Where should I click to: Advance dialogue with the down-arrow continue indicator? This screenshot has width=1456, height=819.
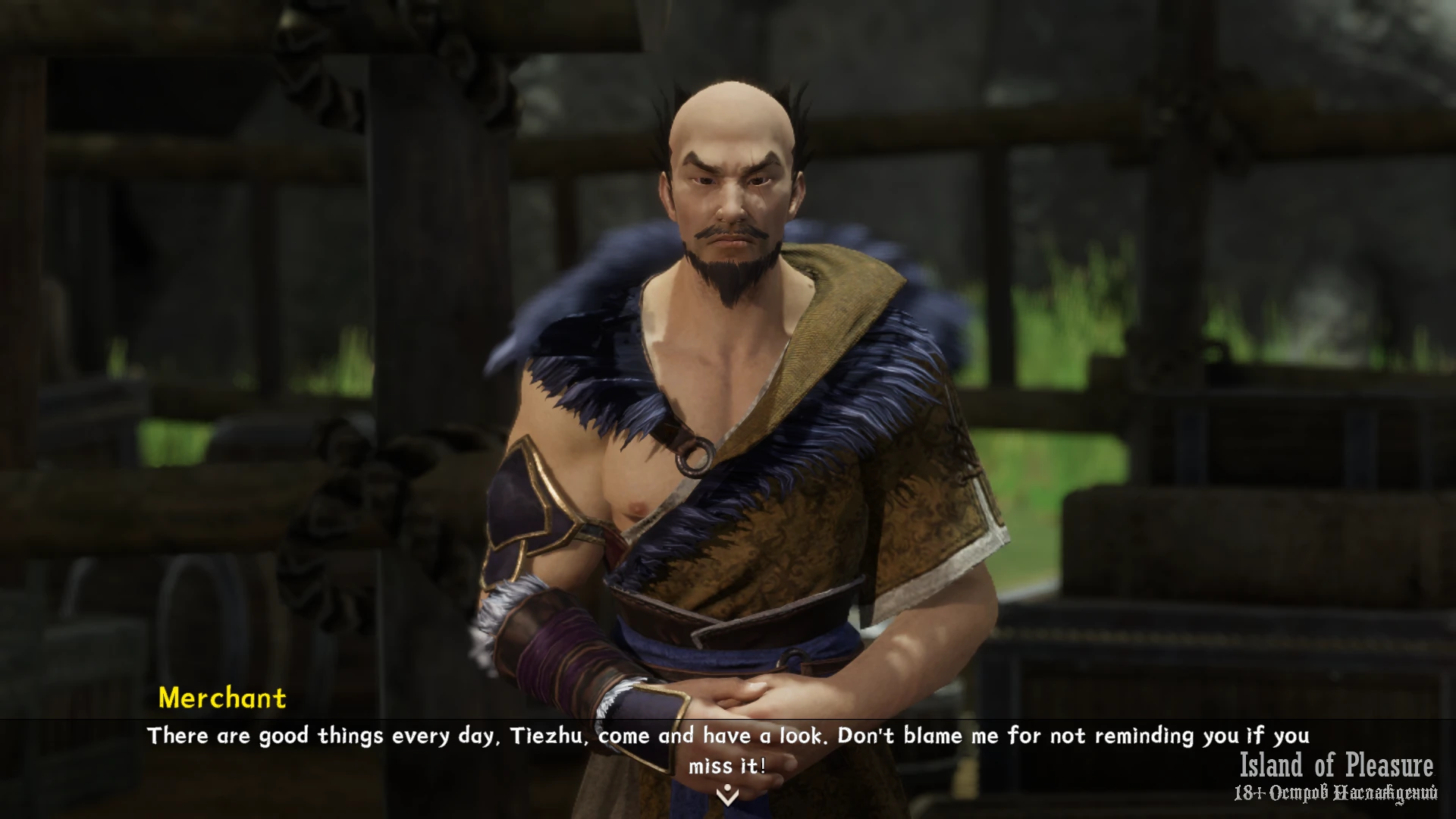point(727,795)
